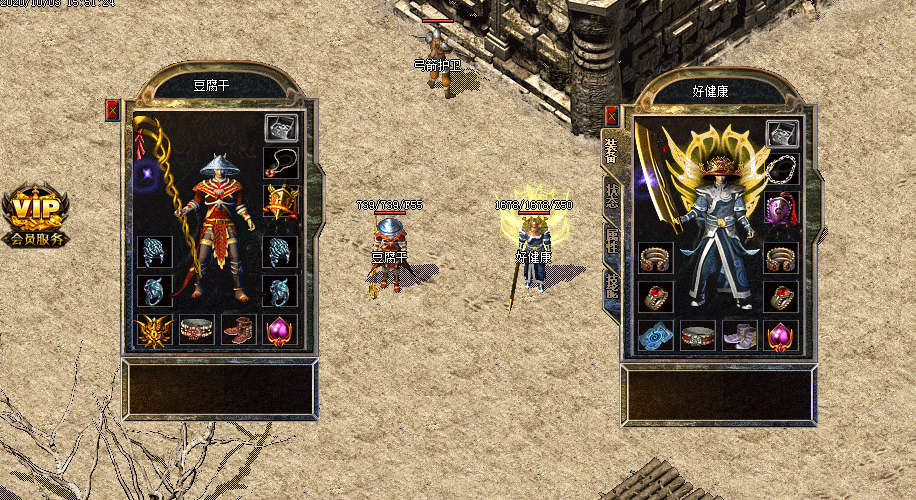The height and width of the screenshot is (500, 916).
Task: Select the pink gem slot in 好健康's panel
Action: tap(781, 335)
